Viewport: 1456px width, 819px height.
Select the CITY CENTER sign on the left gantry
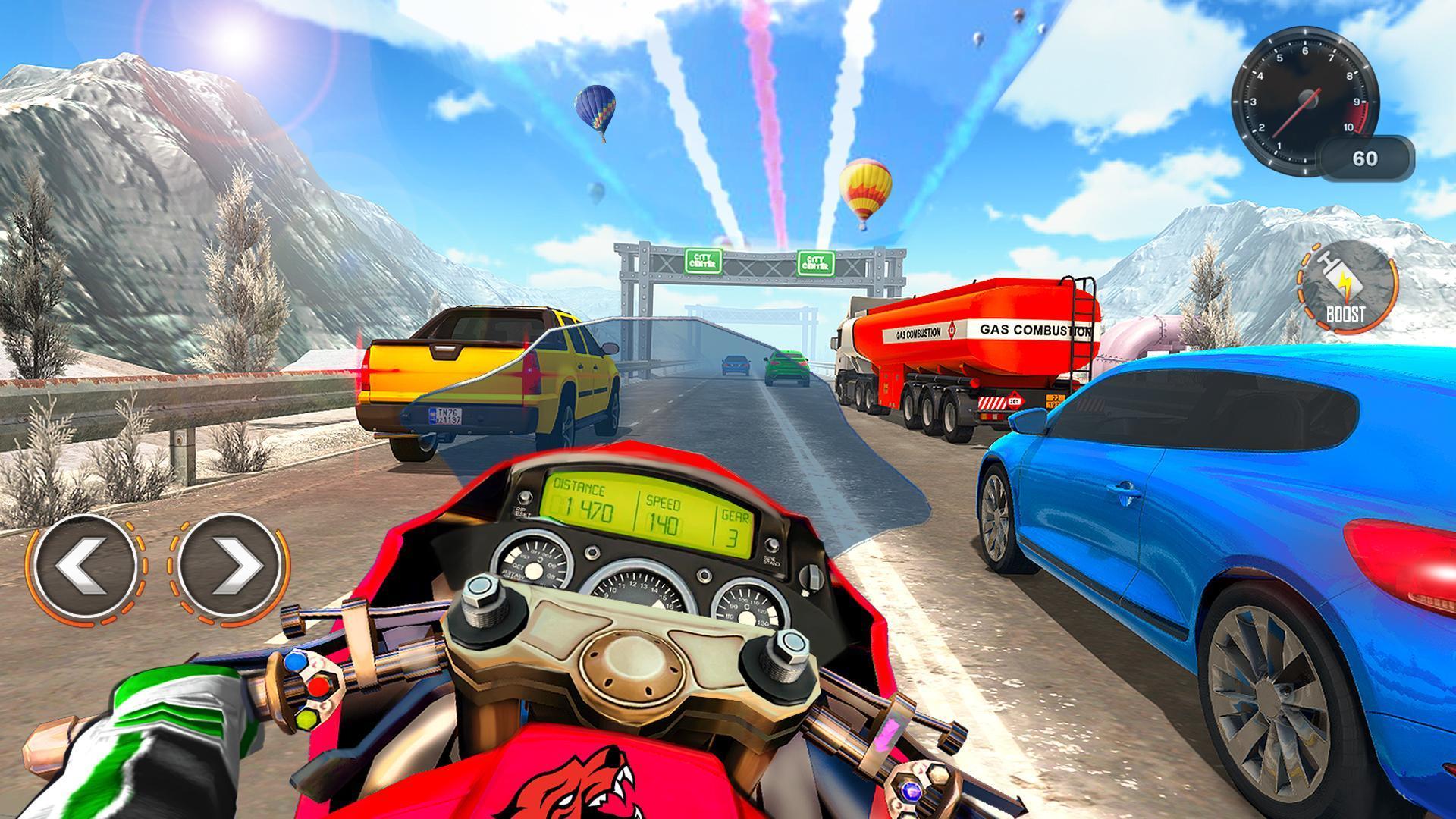pyautogui.click(x=701, y=262)
